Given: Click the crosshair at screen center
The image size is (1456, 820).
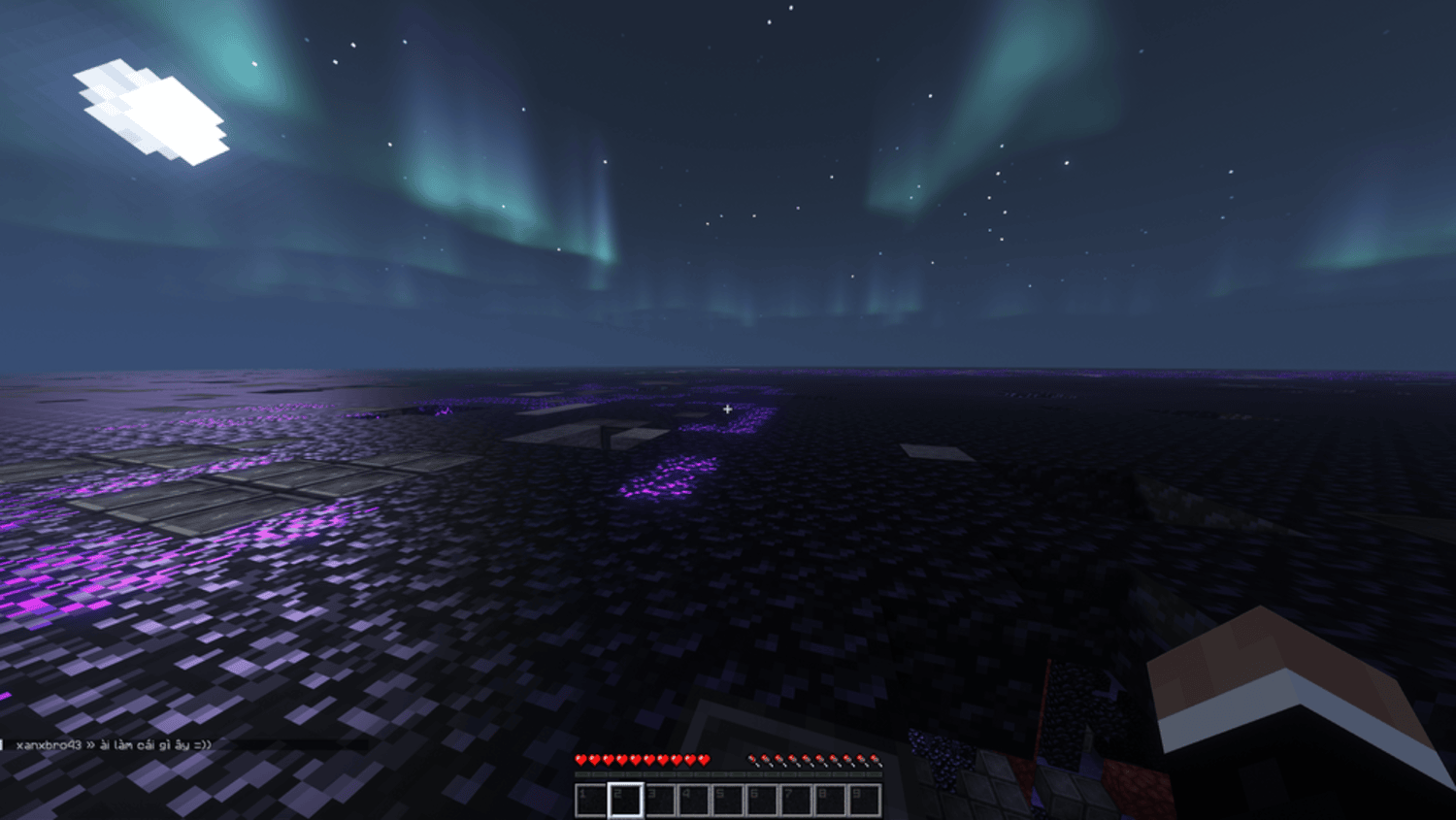Looking at the screenshot, I should pos(728,410).
